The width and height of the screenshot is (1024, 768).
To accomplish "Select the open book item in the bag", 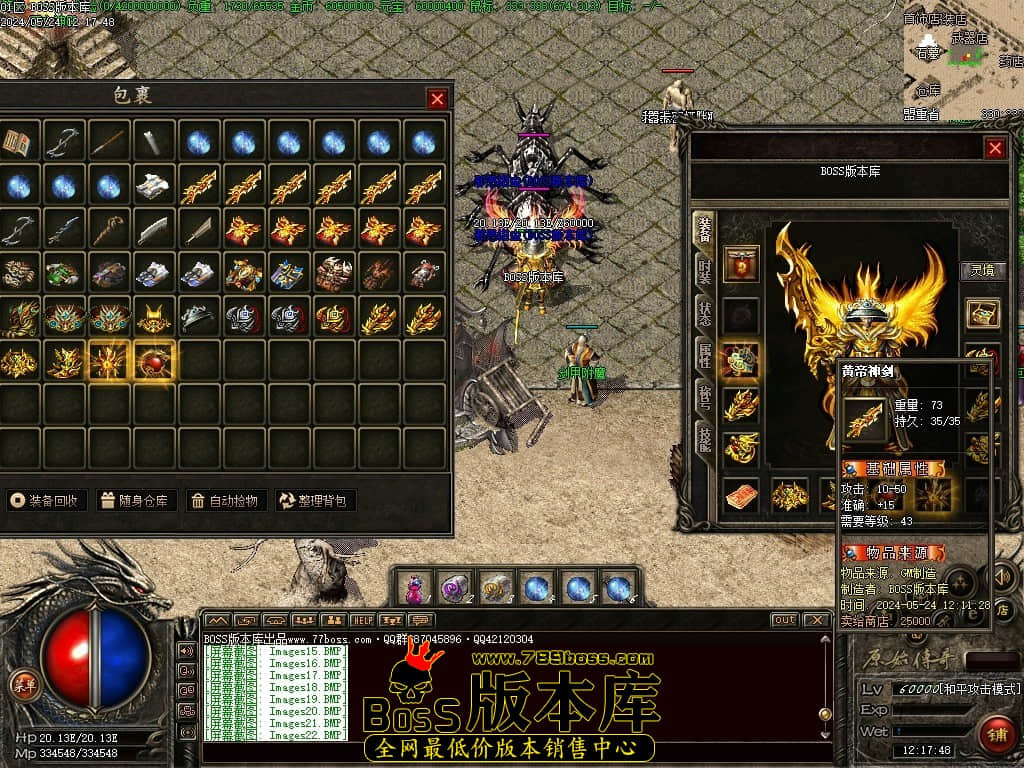I will [19, 142].
